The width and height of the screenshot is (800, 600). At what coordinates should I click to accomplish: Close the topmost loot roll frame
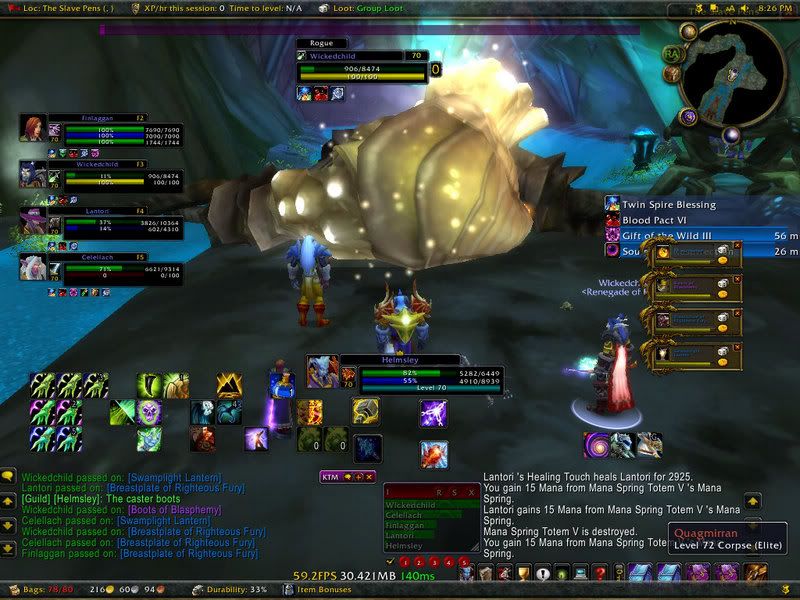pos(738,246)
